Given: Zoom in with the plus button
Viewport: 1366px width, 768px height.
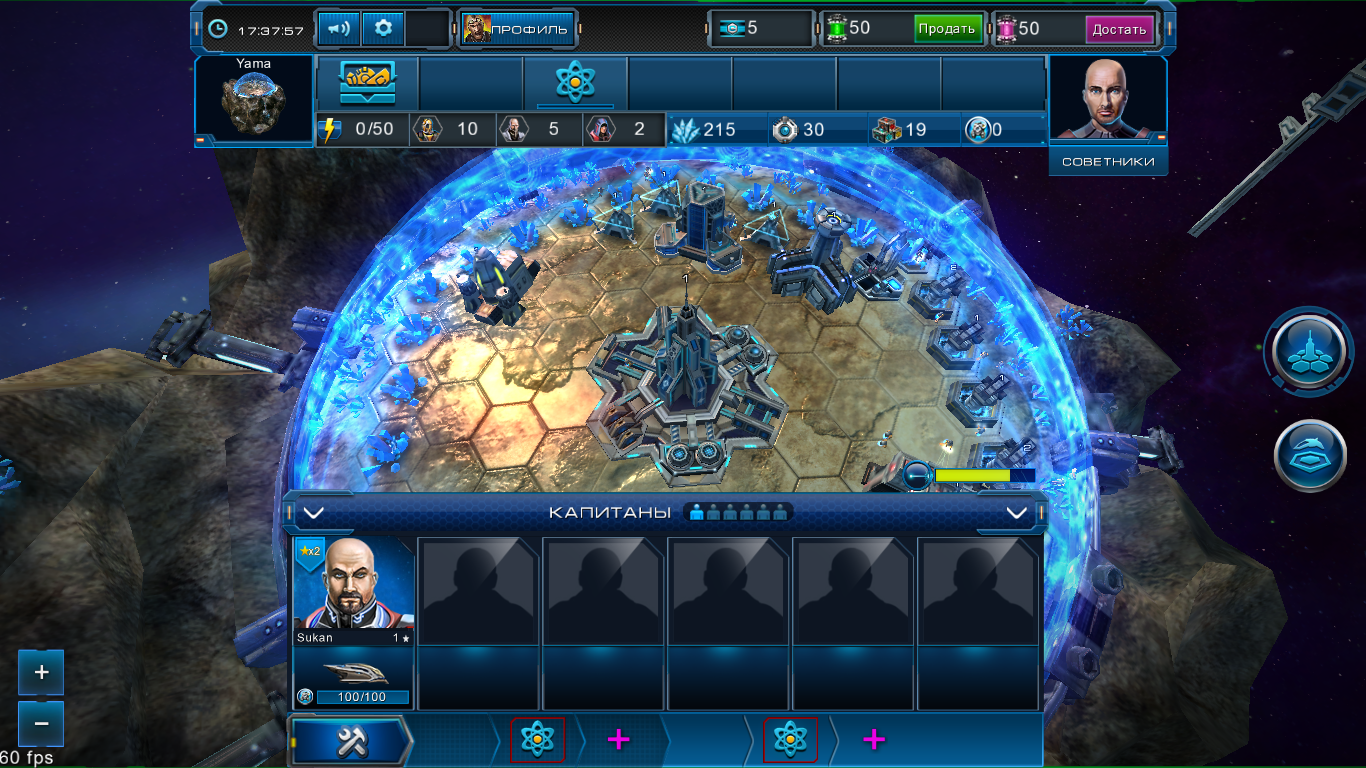Looking at the screenshot, I should click(41, 673).
